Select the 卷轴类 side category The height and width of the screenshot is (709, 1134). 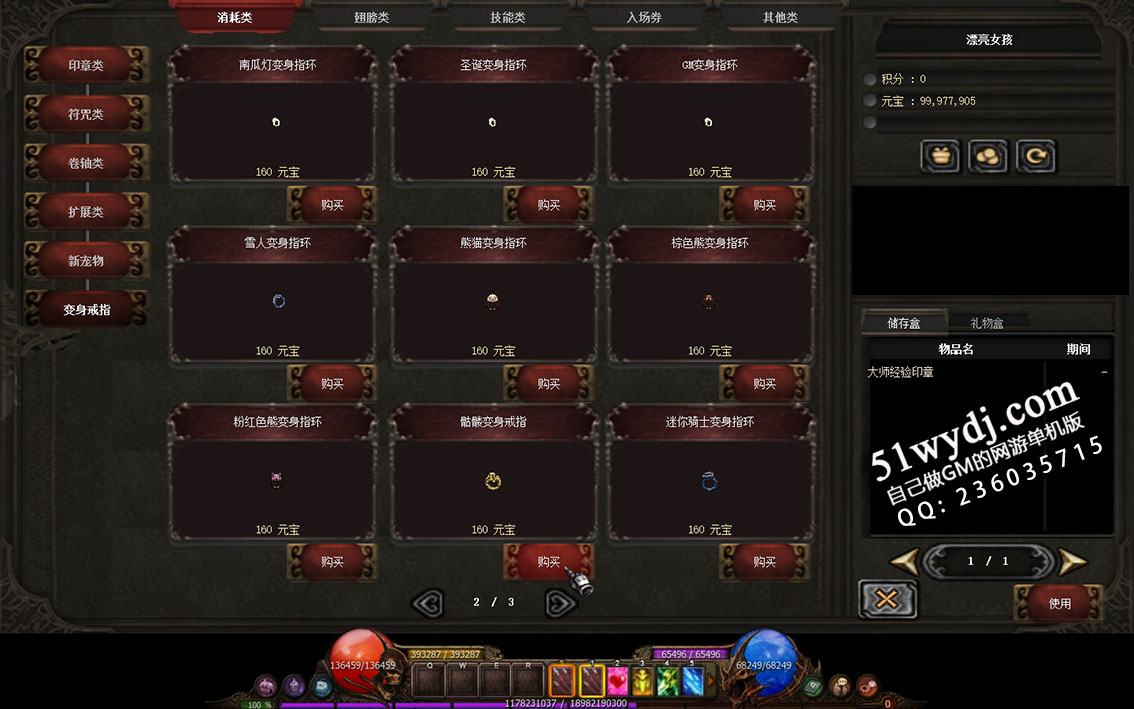coord(86,163)
